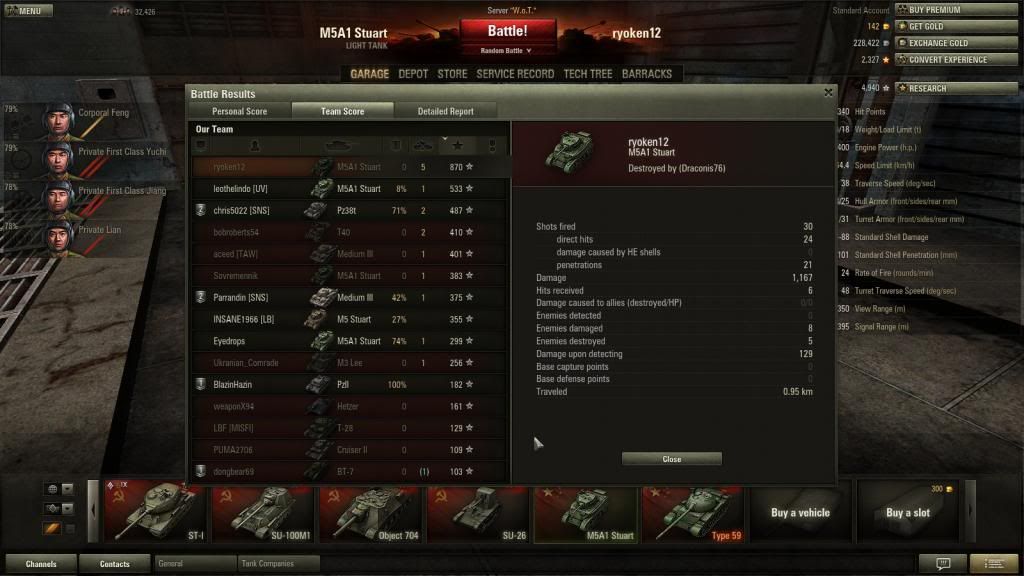The width and height of the screenshot is (1024, 576).
Task: Switch to the Personal Score tab
Action: click(240, 111)
